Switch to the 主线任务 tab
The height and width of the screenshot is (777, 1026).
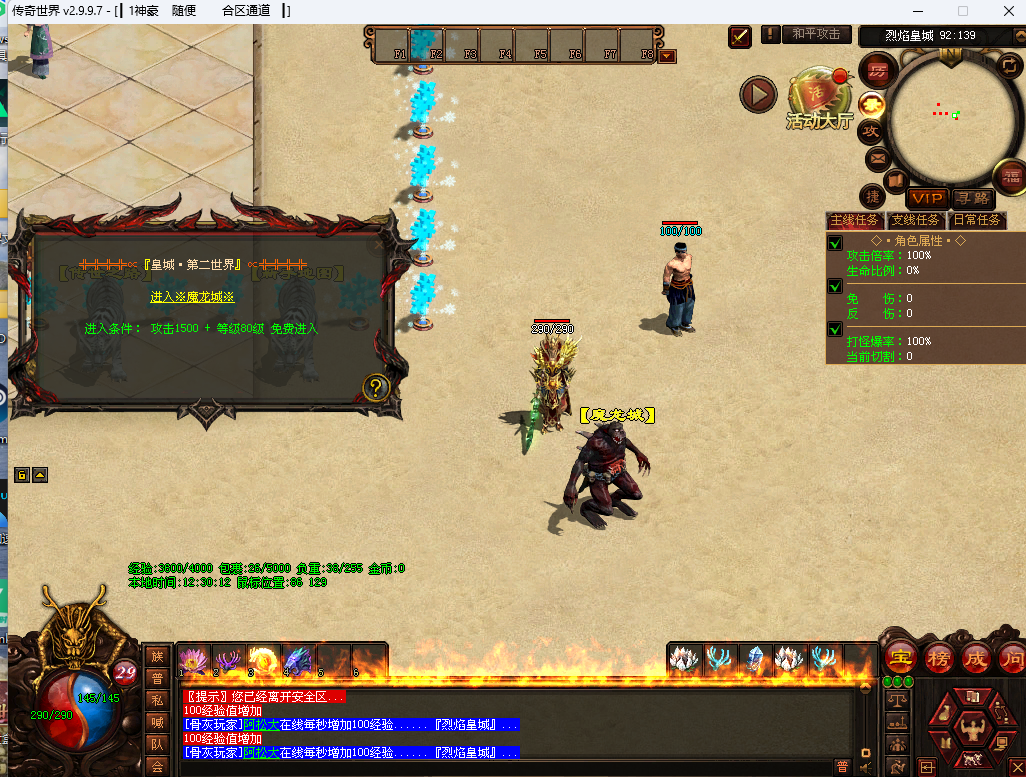[x=854, y=220]
